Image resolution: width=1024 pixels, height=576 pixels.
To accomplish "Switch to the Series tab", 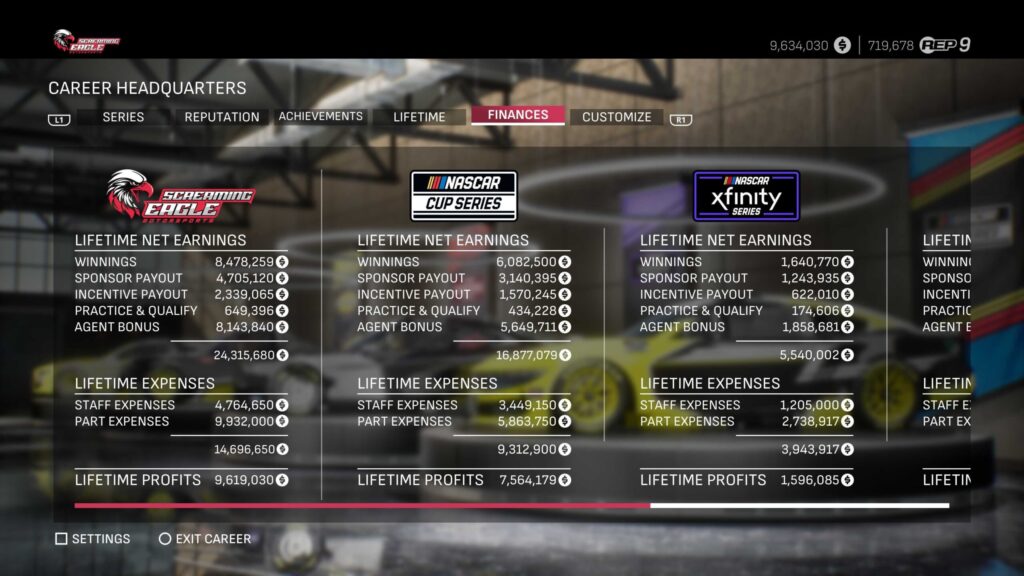I will click(x=123, y=117).
